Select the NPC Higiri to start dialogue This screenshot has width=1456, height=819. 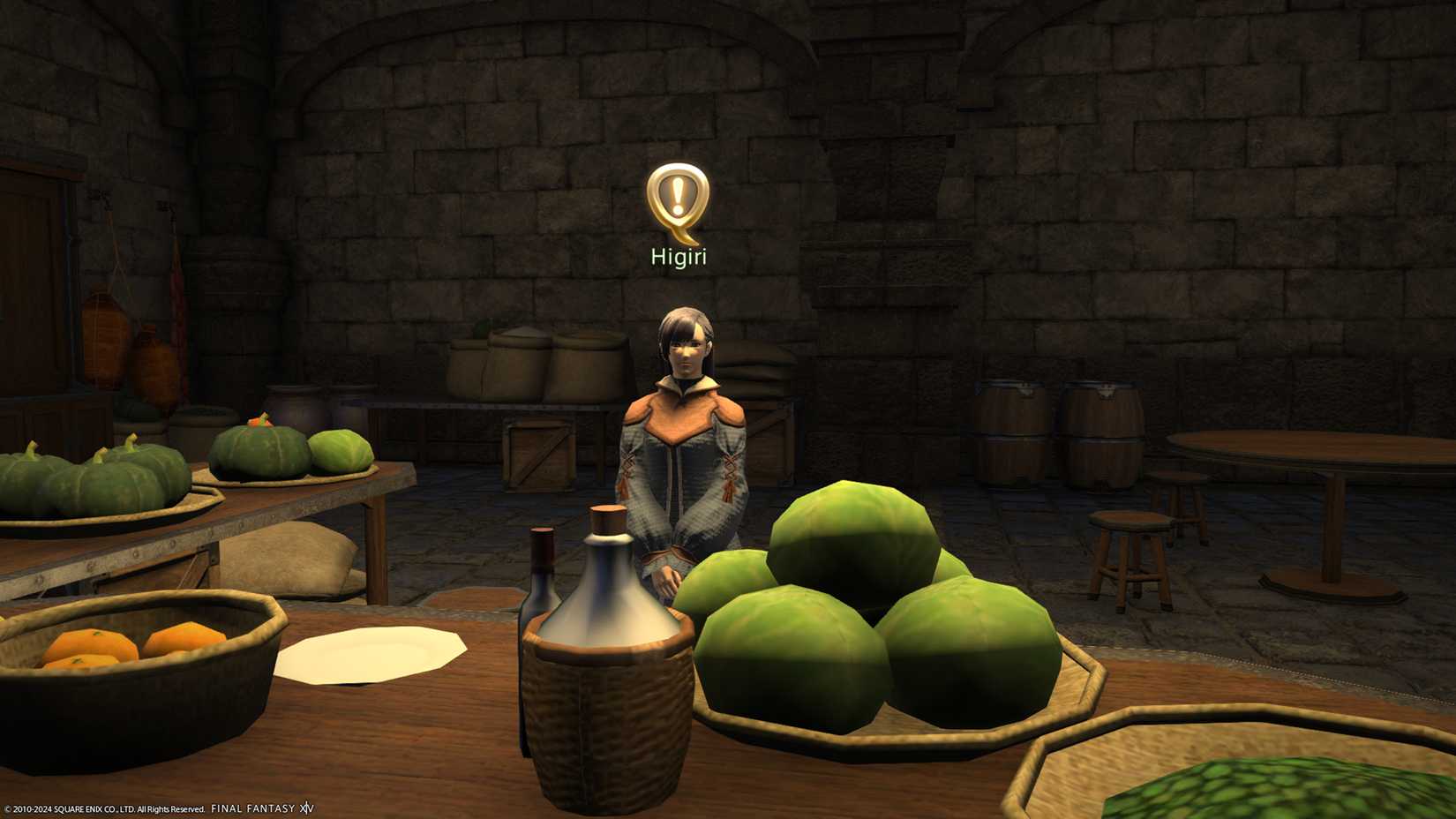click(684, 441)
